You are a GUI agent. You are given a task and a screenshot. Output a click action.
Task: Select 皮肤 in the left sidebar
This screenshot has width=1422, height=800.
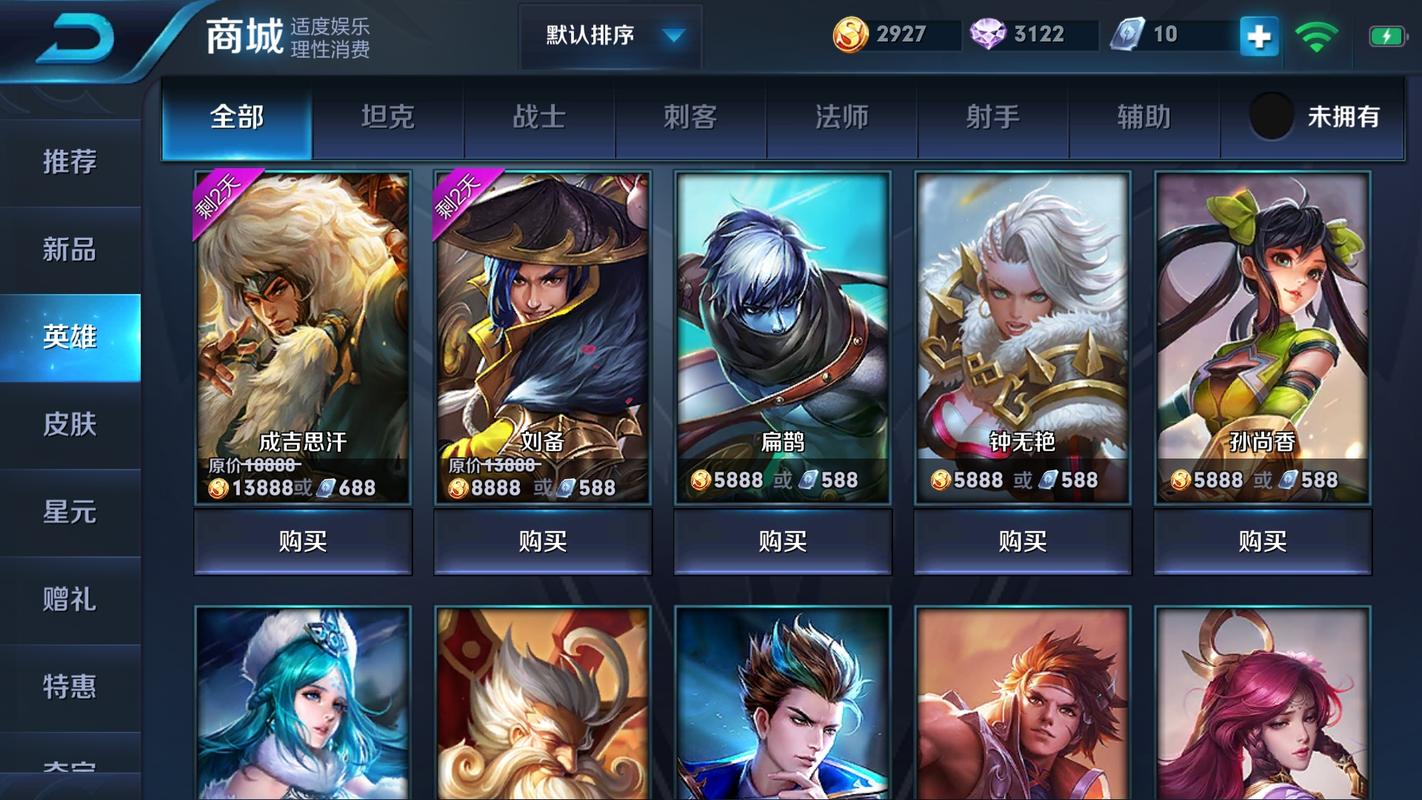tap(70, 424)
